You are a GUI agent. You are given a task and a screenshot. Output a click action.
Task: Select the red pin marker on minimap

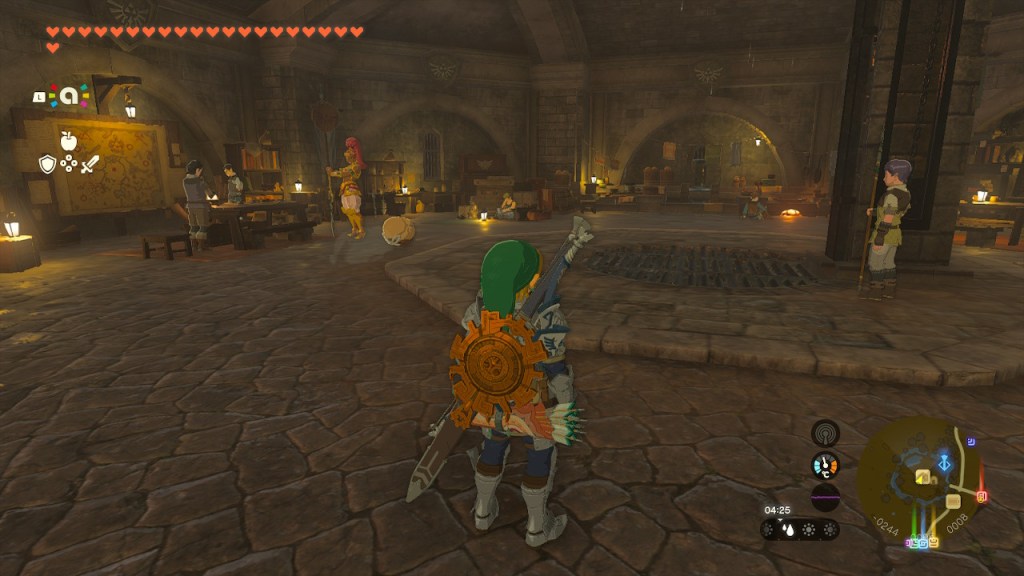[982, 496]
